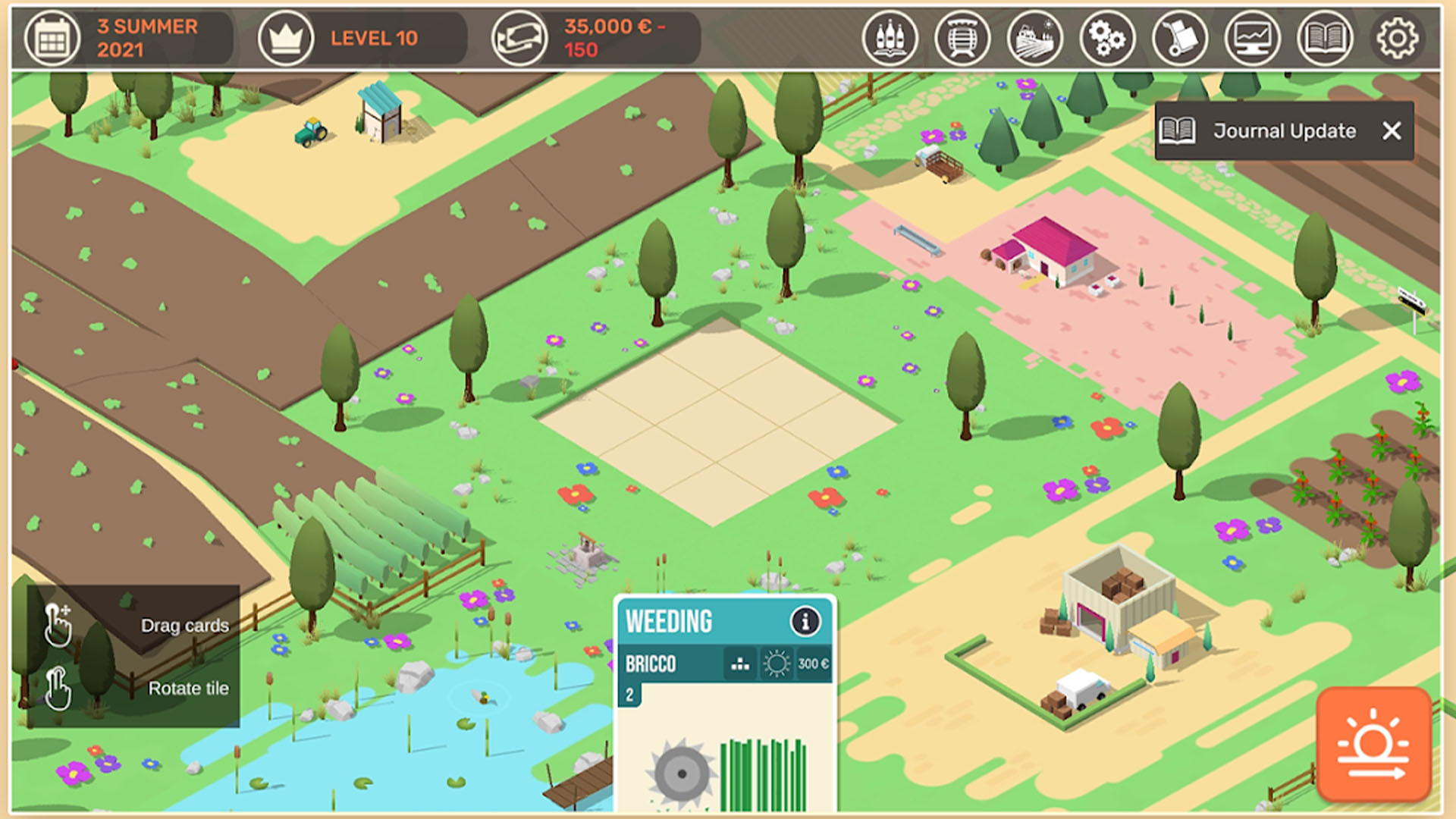Open the settings gear
The image size is (1456, 819).
pyautogui.click(x=1397, y=38)
